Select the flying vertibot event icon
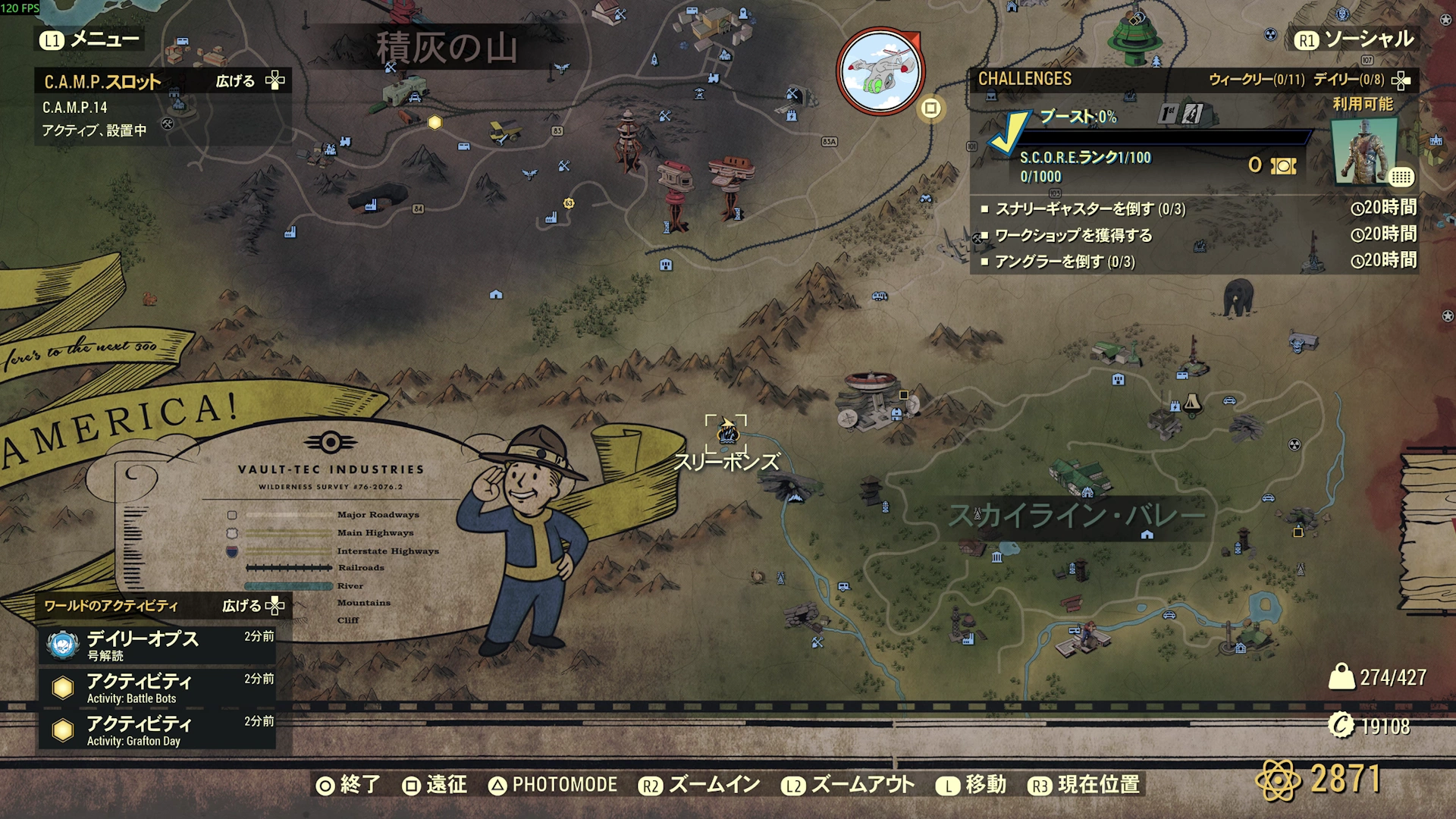 click(x=880, y=72)
